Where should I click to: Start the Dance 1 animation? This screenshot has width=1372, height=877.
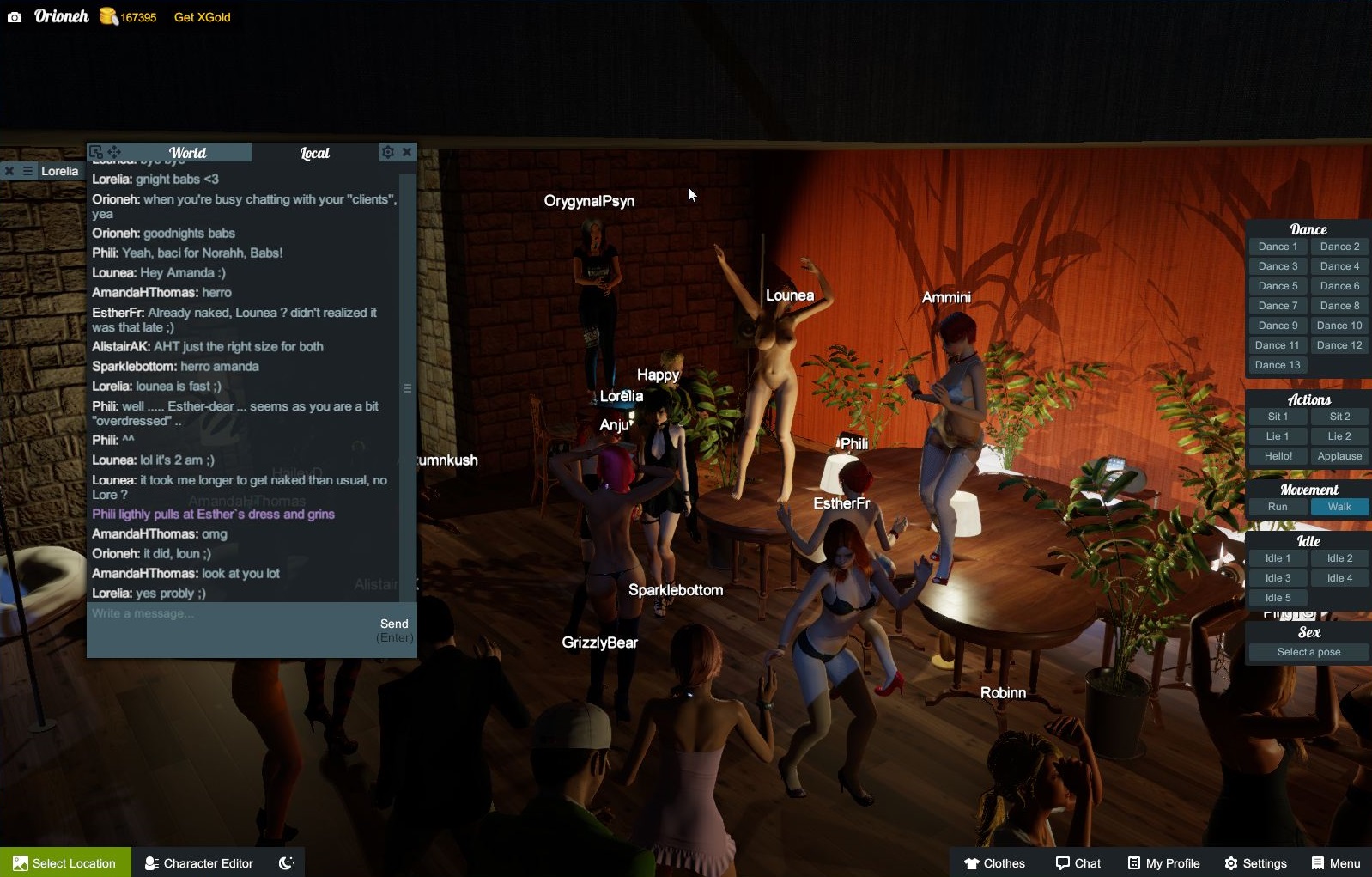1278,247
